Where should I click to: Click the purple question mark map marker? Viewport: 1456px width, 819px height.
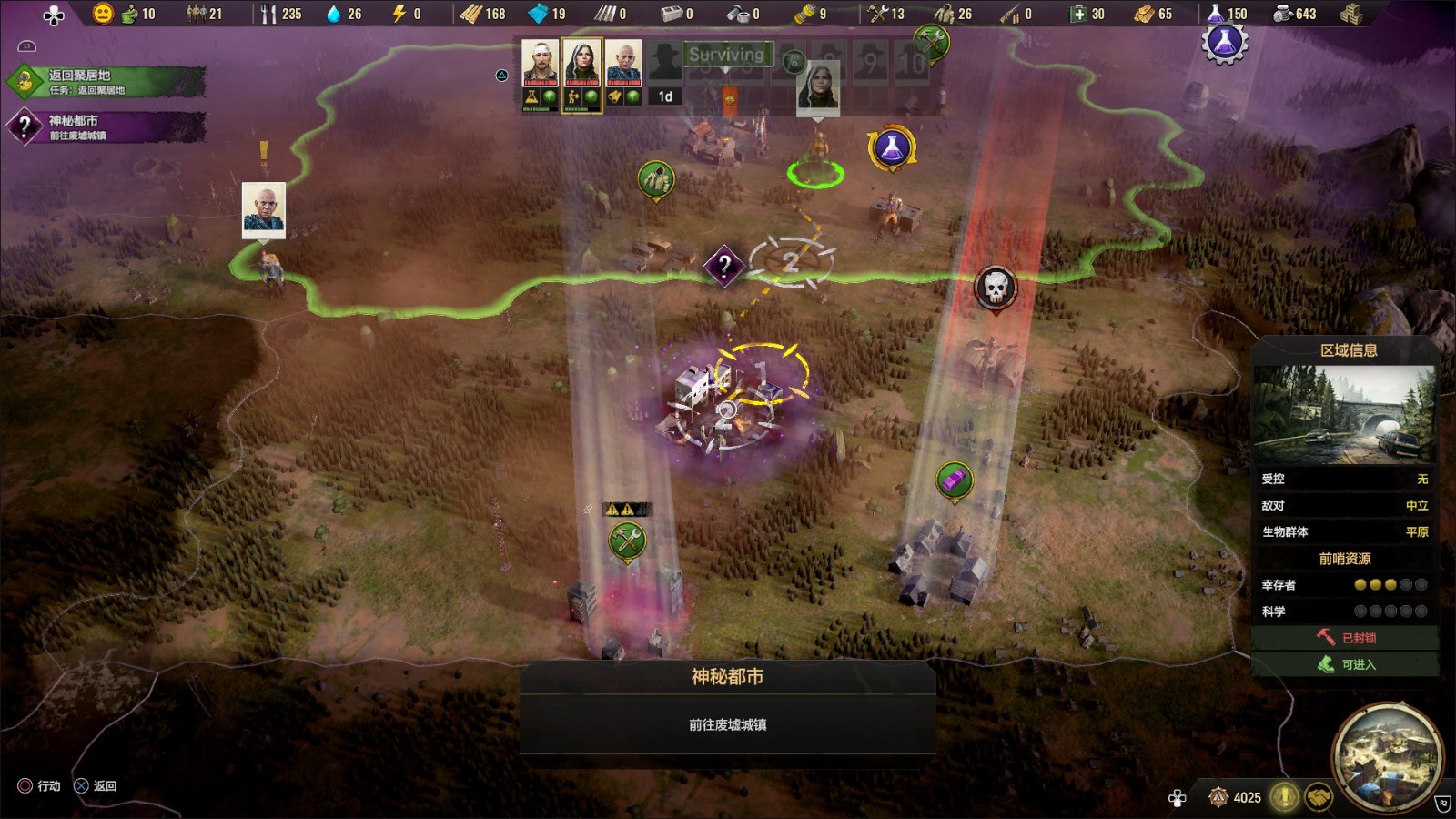click(724, 266)
